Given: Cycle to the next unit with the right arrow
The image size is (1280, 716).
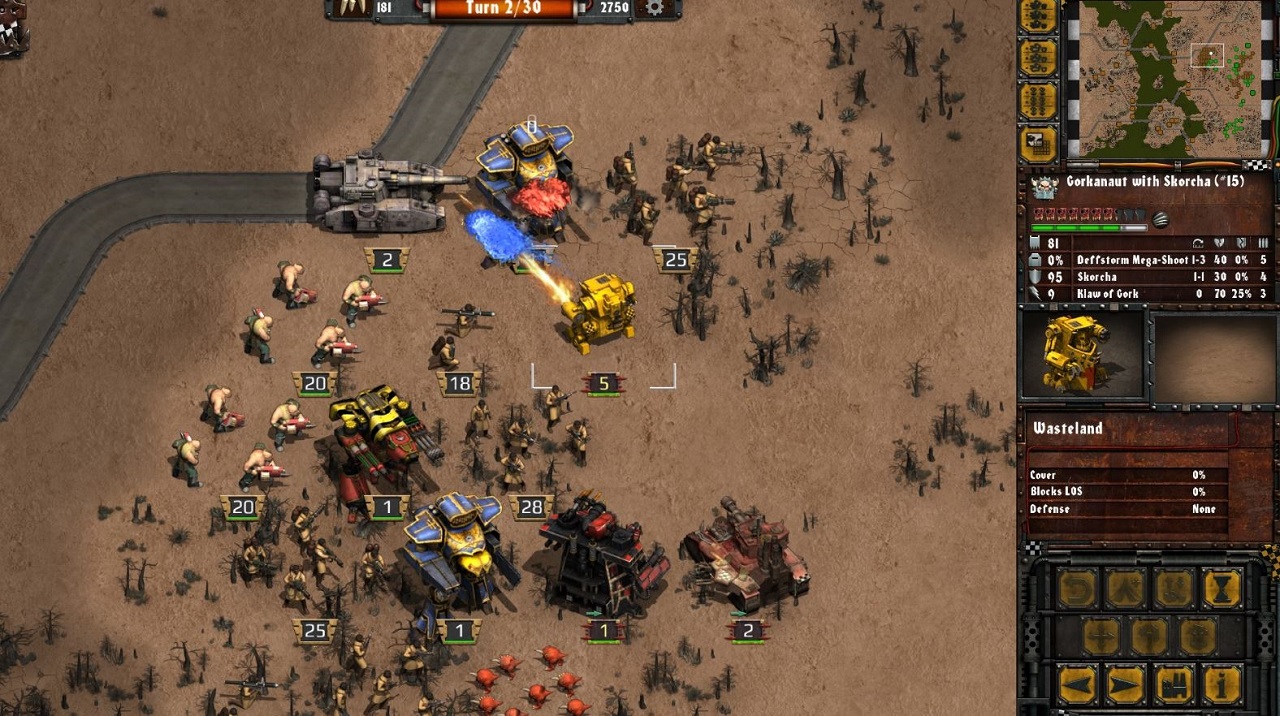Looking at the screenshot, I should (1125, 685).
